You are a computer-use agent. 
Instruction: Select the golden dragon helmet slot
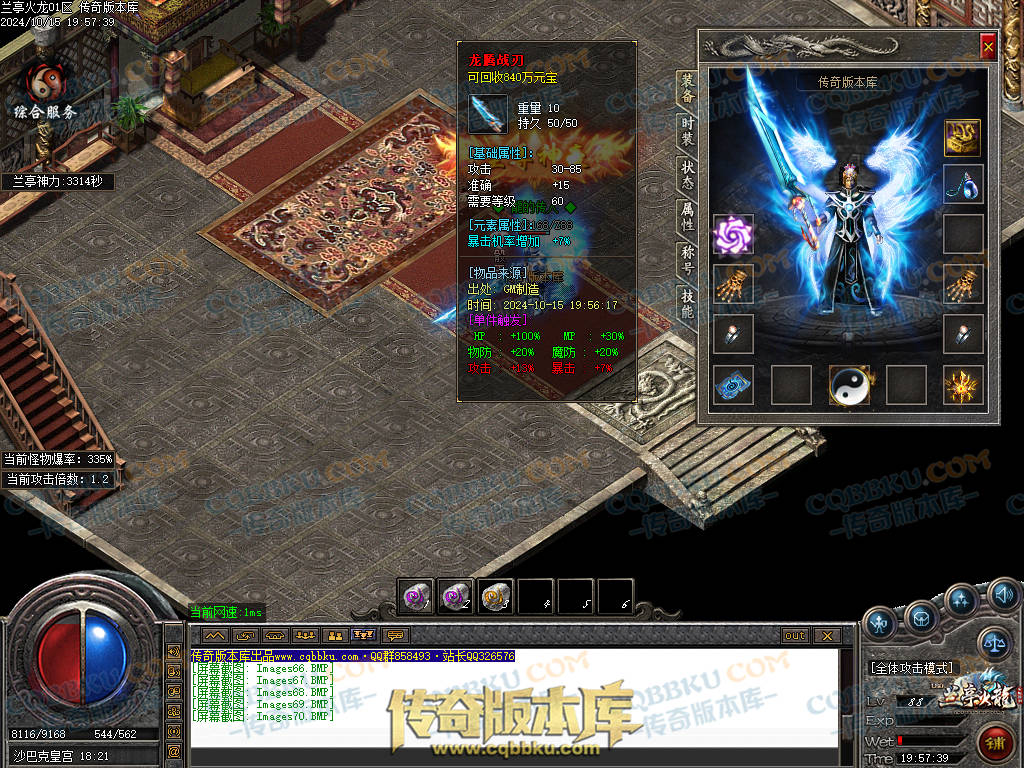tap(963, 135)
